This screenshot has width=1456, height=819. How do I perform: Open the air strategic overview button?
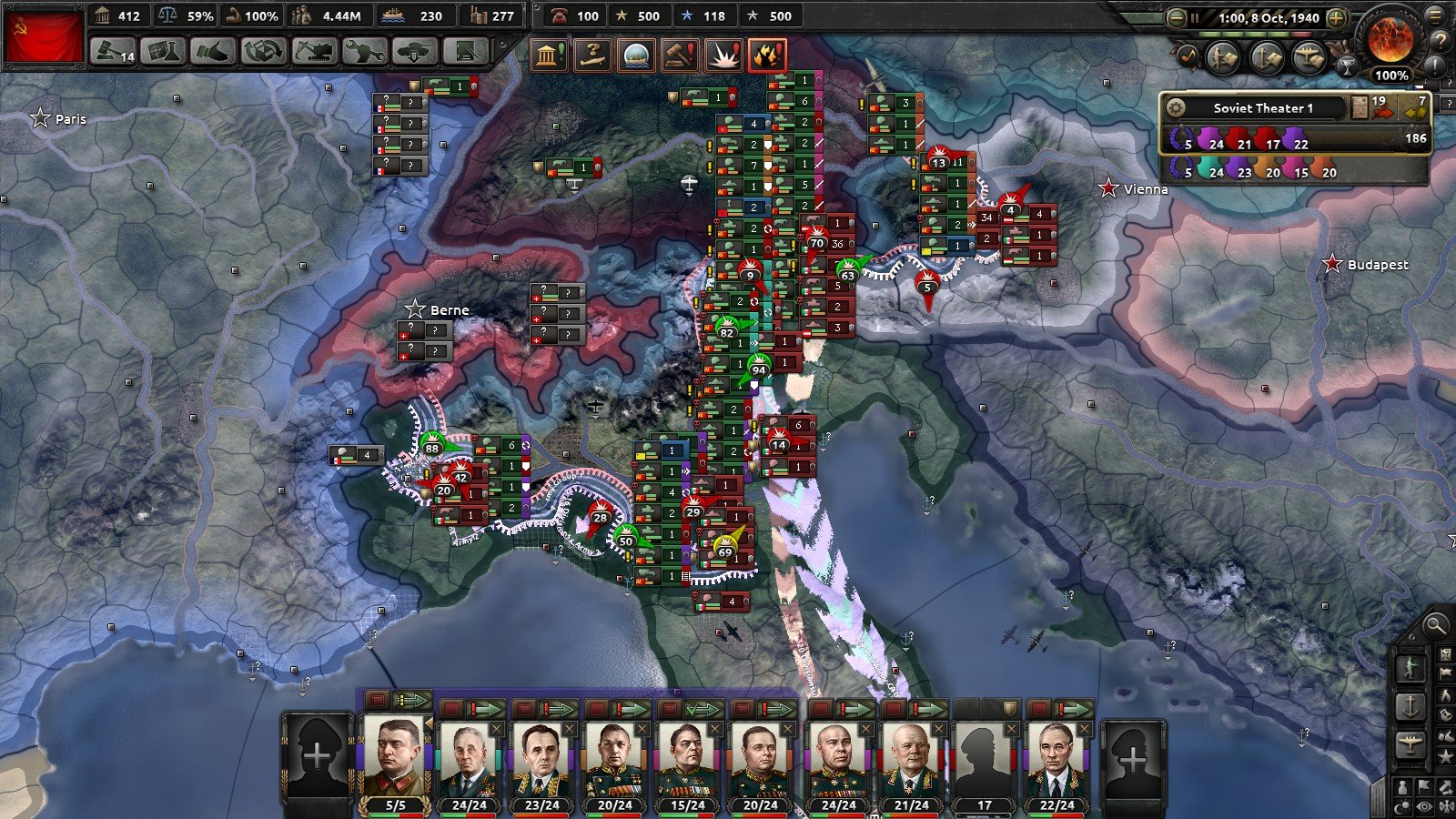1309,58
